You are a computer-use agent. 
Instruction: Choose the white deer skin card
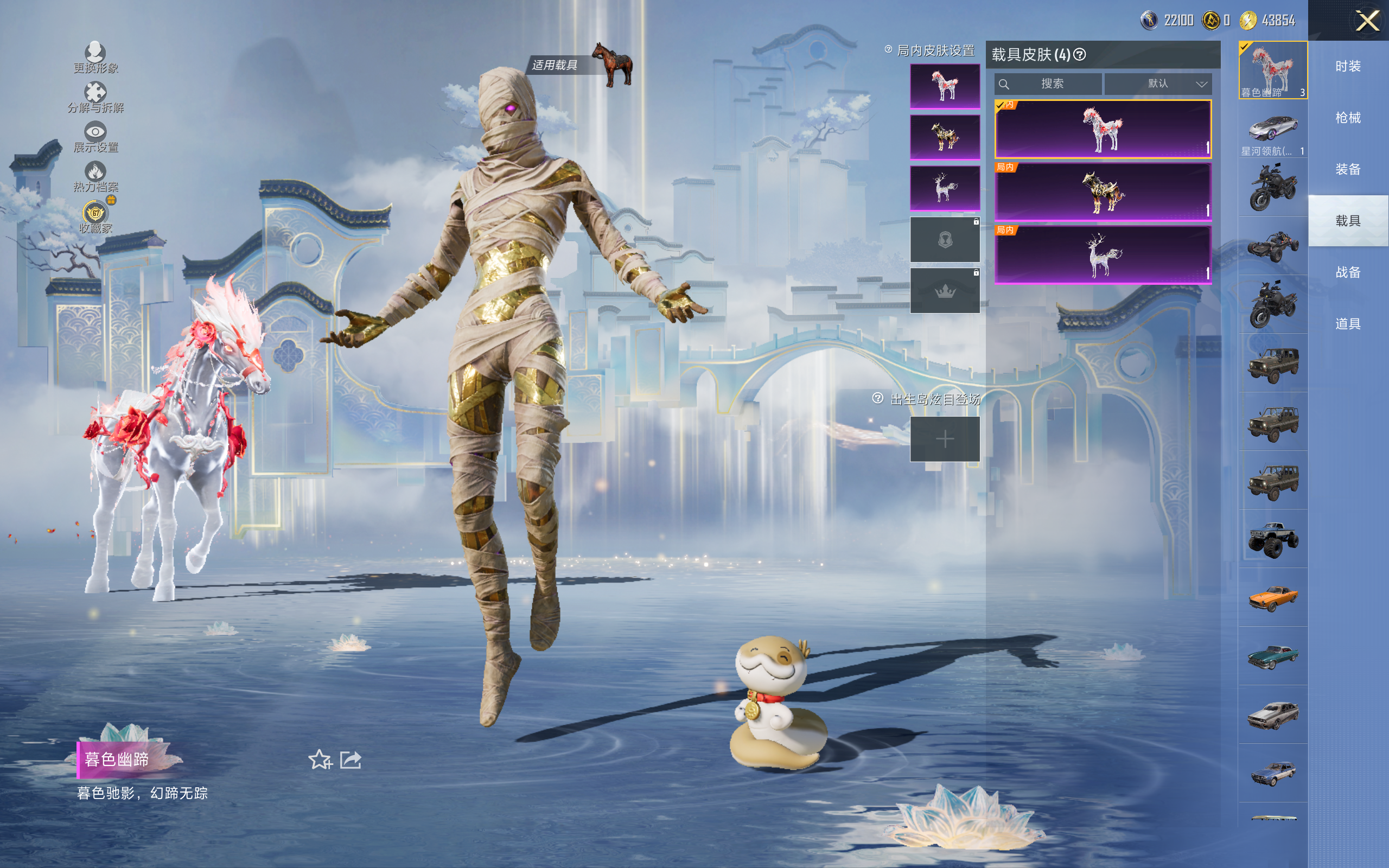1103,254
